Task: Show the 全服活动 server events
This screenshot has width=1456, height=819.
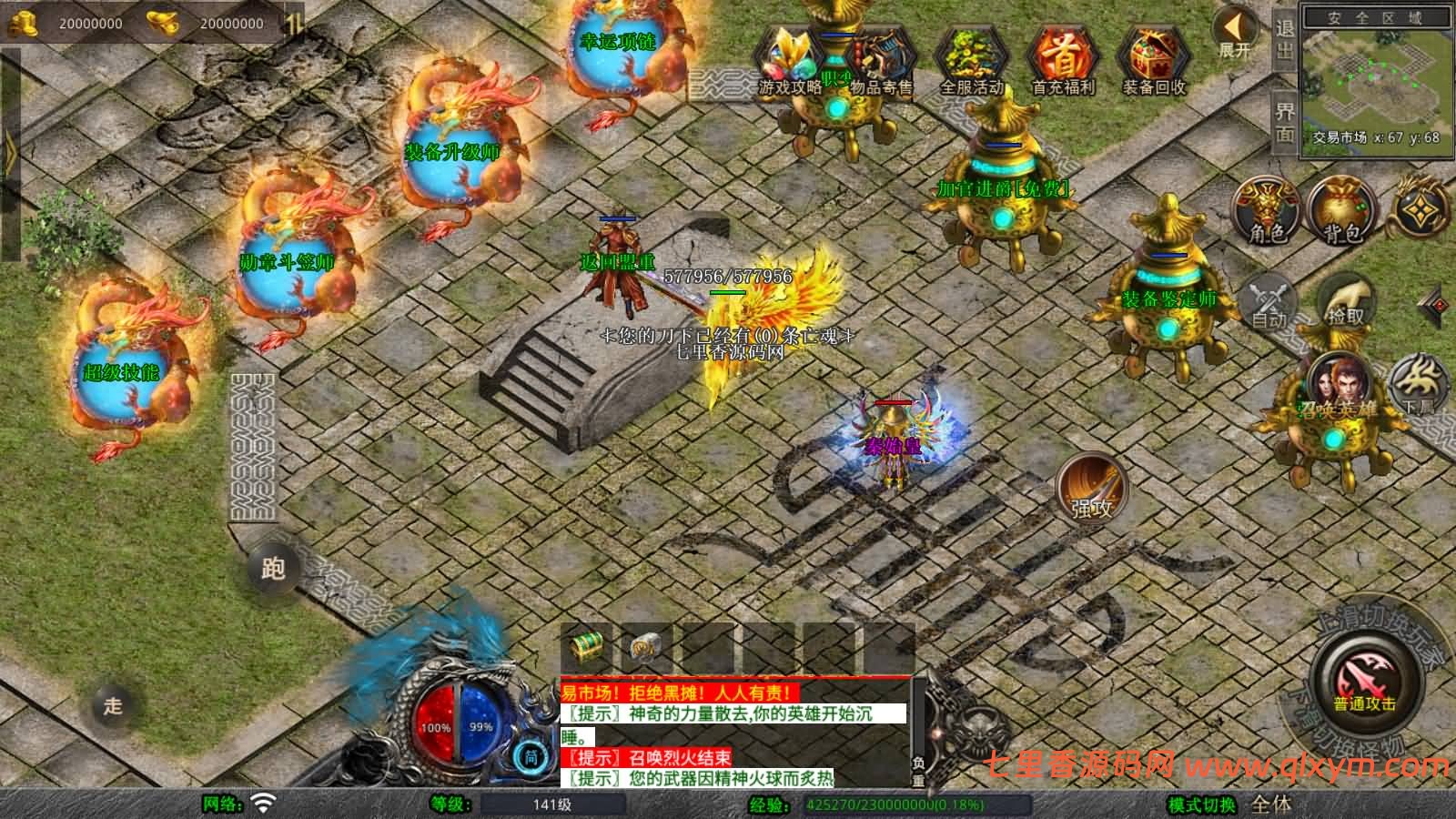Action: click(971, 60)
